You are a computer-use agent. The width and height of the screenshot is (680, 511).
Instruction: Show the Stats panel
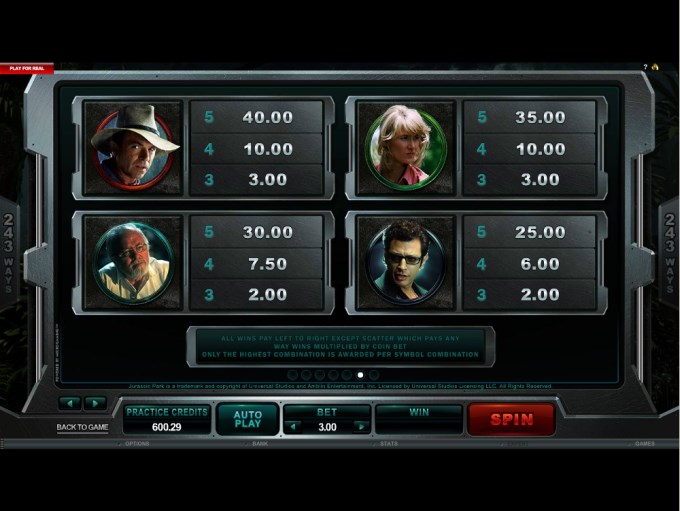(386, 443)
